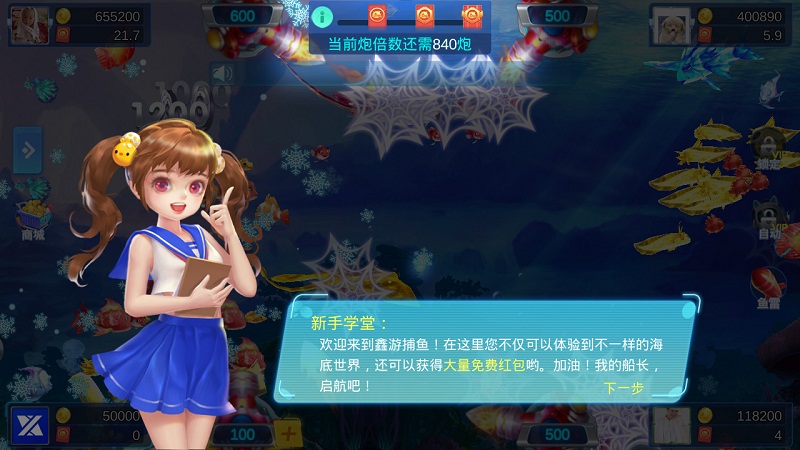Toggle the sound speaker icon

coord(220,74)
